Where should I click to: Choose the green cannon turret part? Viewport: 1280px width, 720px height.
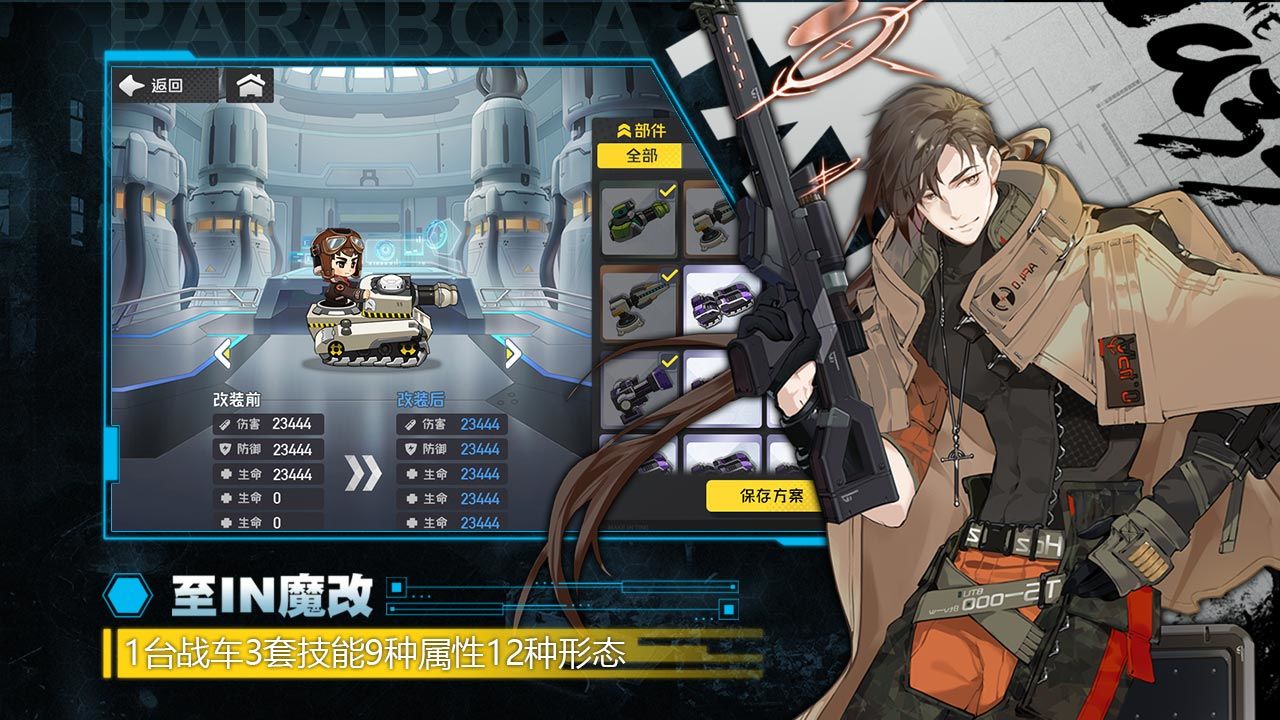(639, 218)
